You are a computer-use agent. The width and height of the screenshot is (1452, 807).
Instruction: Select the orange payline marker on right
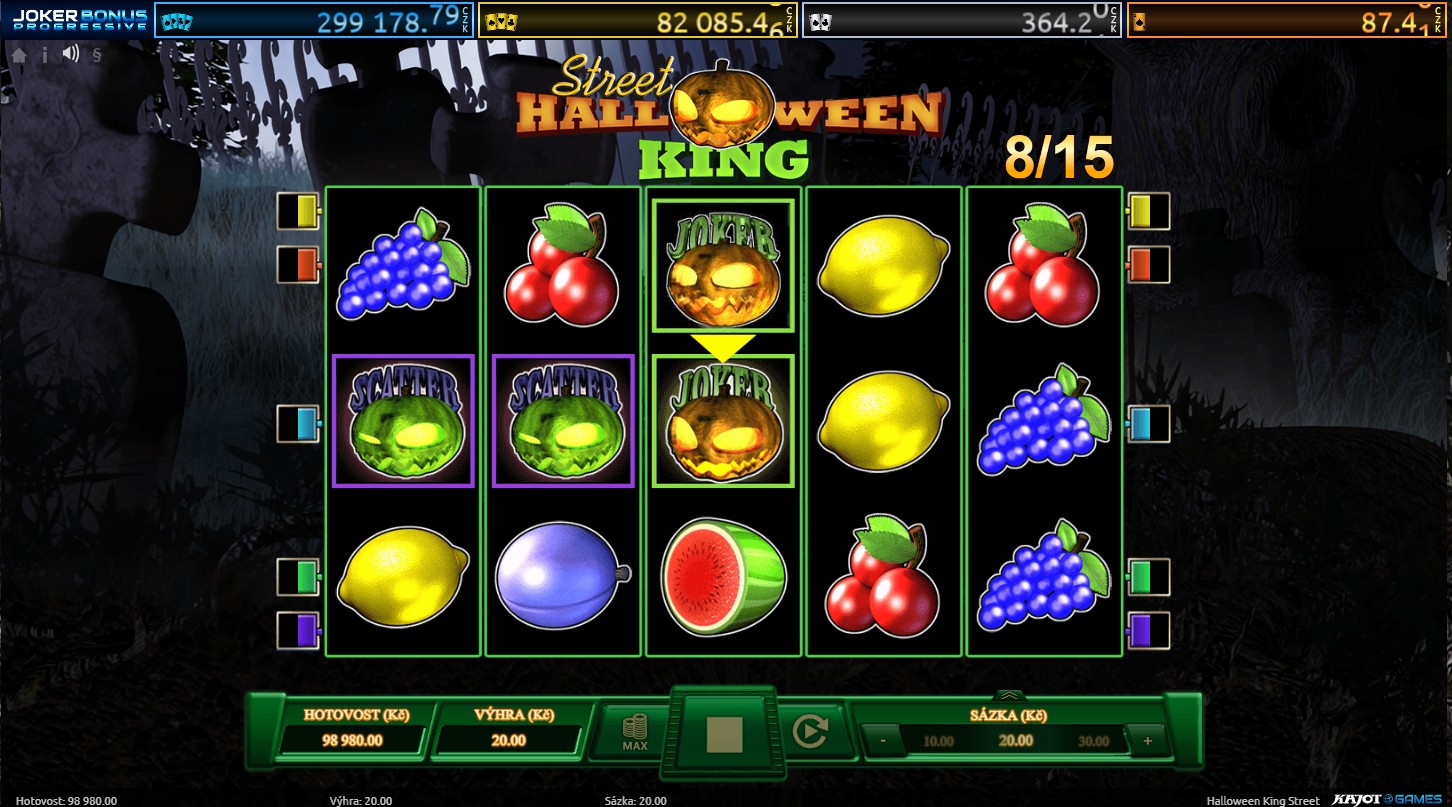pyautogui.click(x=1148, y=264)
